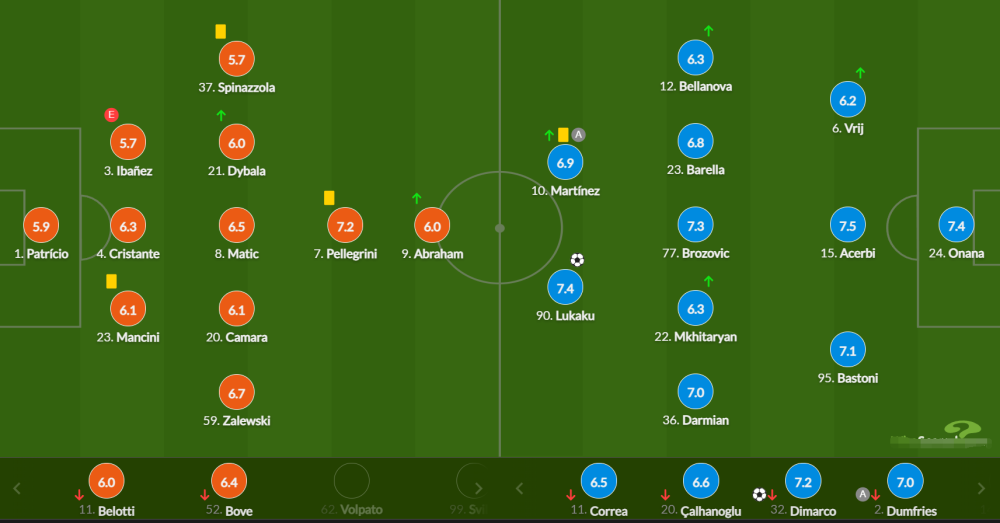Open Spinazzola's player rating circle
1000x523 pixels.
point(237,60)
